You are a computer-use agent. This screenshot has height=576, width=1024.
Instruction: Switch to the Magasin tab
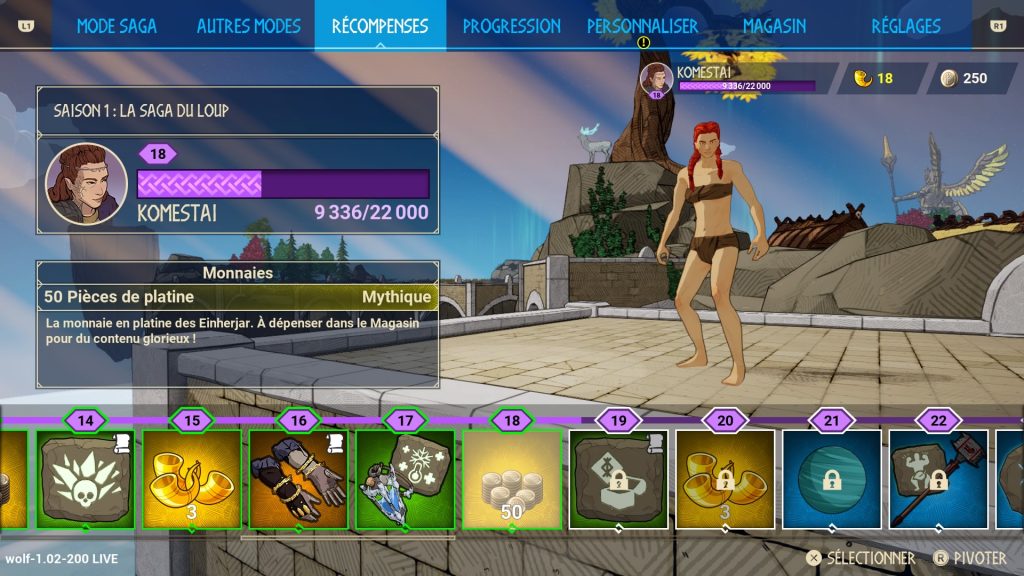click(774, 26)
